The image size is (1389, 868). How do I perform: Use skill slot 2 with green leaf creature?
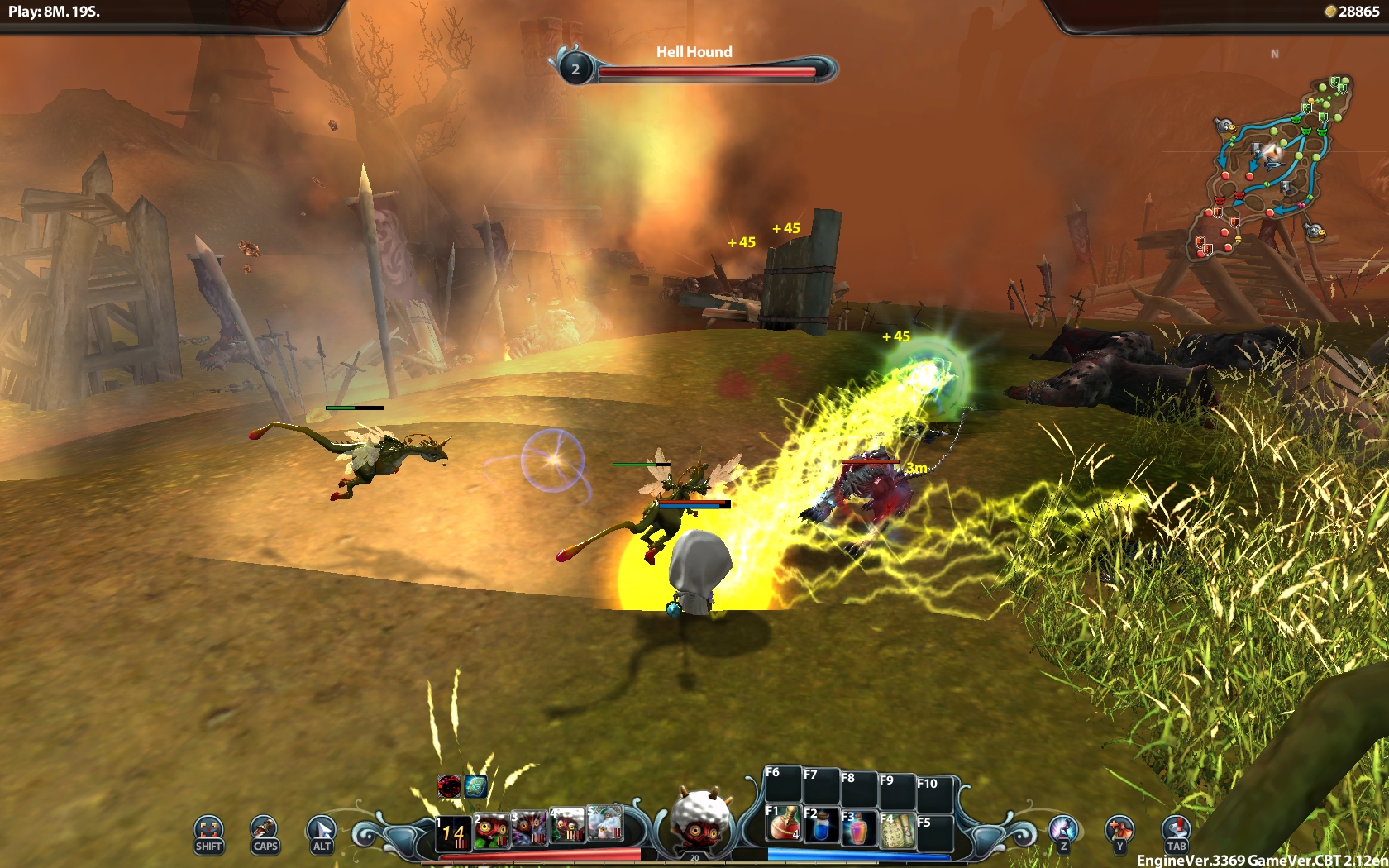[x=491, y=830]
